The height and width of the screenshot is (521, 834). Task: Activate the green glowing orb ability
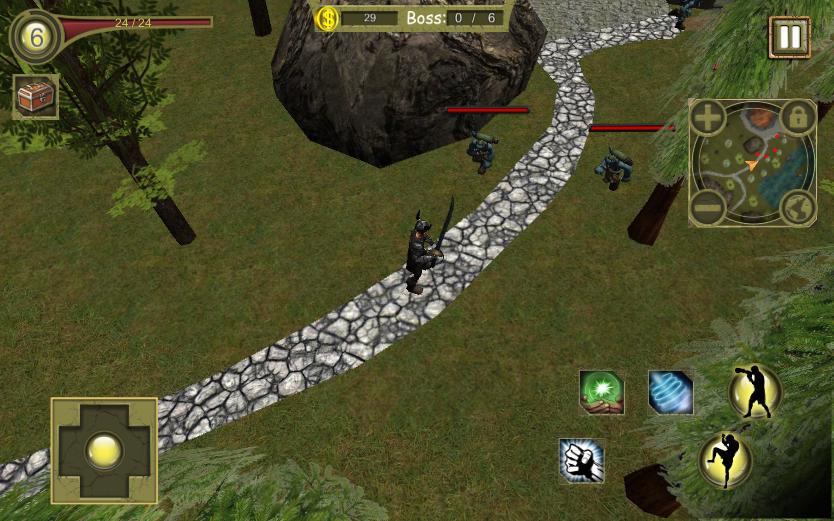[x=602, y=392]
